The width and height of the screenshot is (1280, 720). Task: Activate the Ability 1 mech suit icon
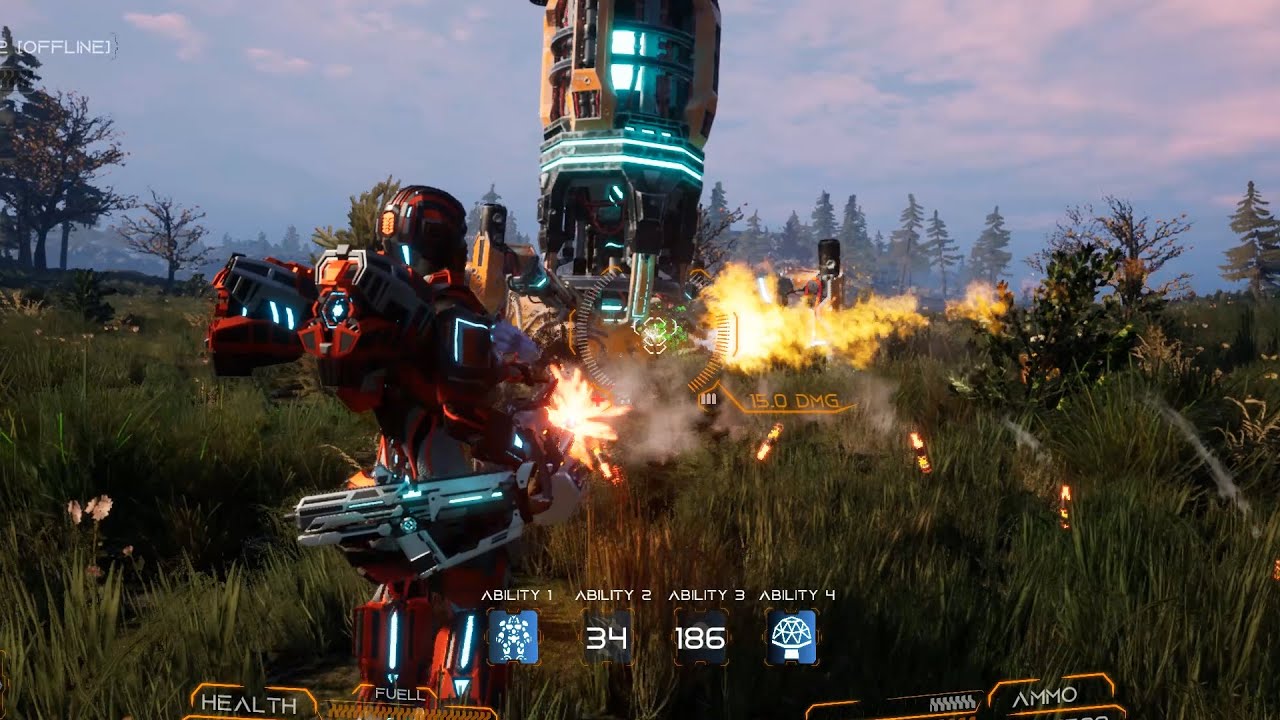click(514, 637)
